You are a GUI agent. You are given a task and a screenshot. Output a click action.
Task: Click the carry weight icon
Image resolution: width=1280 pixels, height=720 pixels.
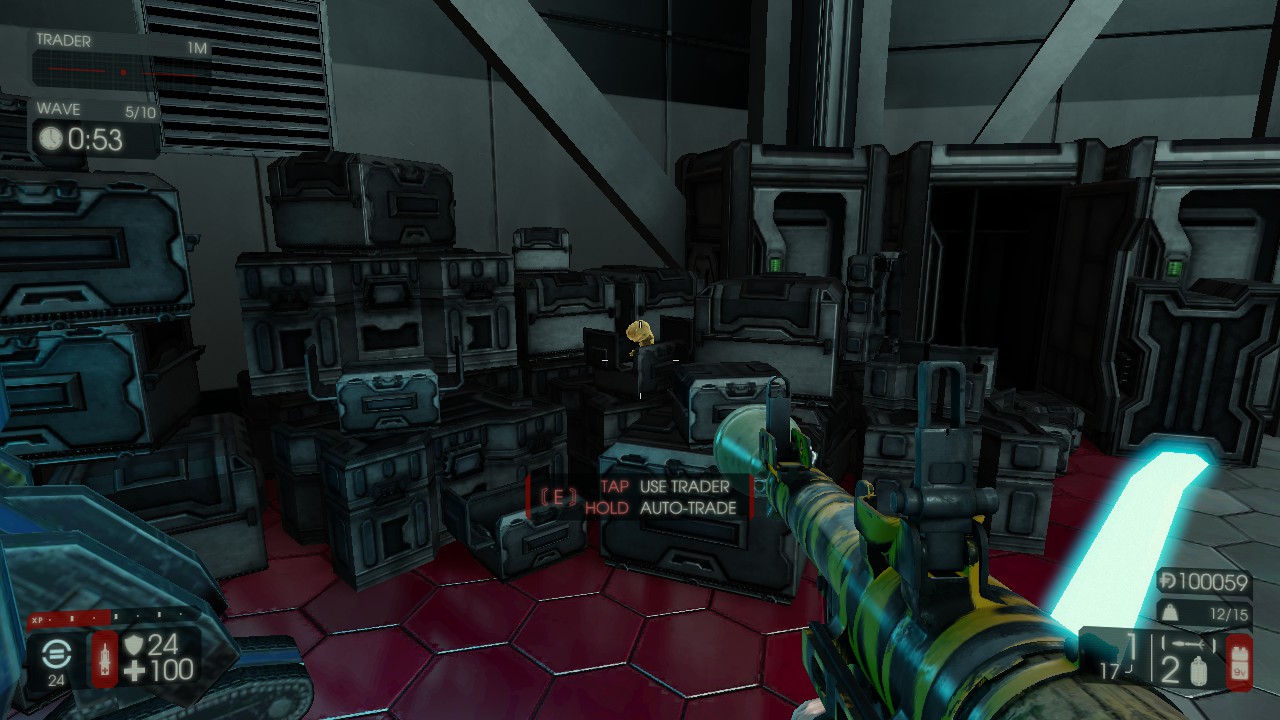(x=1166, y=612)
